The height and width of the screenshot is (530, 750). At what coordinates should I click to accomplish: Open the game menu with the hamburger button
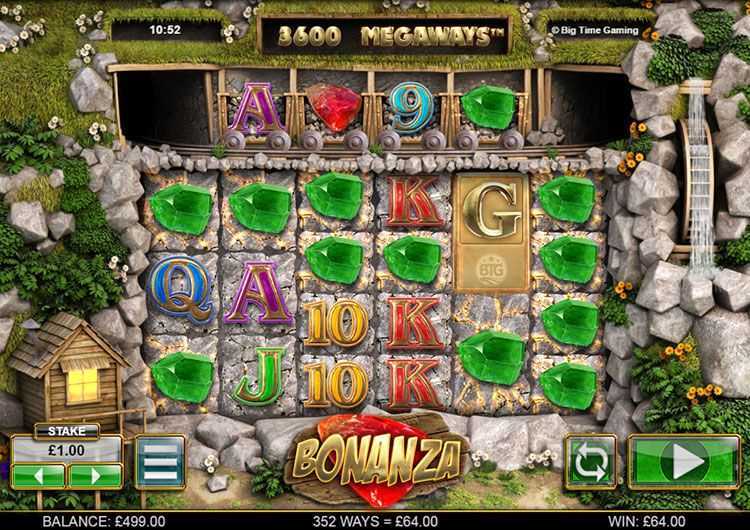coord(160,461)
